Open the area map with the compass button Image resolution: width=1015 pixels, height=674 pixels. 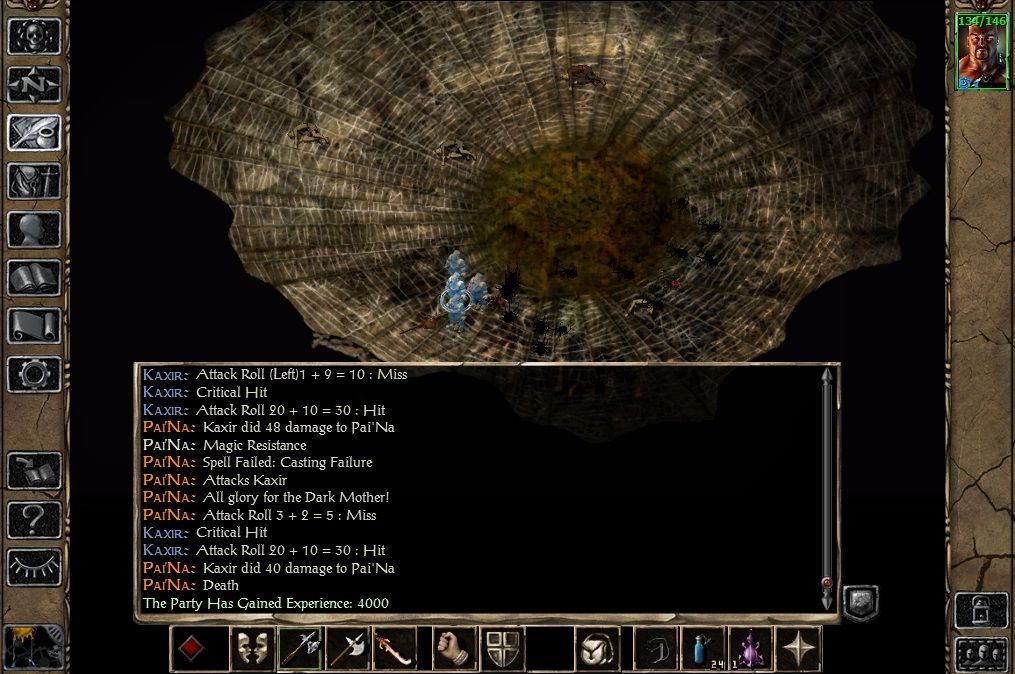(34, 84)
